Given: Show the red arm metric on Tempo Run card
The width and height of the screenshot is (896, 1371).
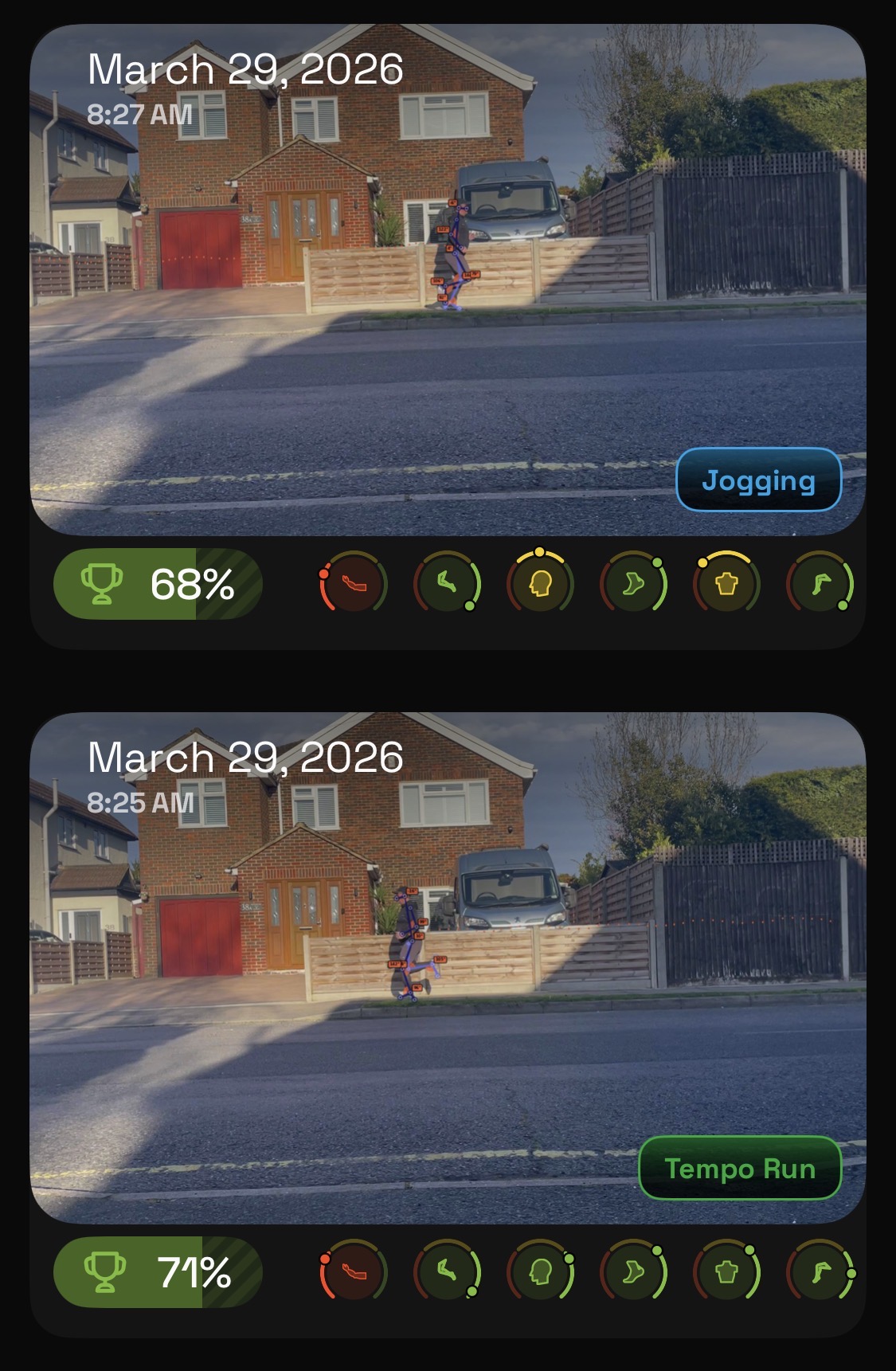Looking at the screenshot, I should coord(354,1272).
